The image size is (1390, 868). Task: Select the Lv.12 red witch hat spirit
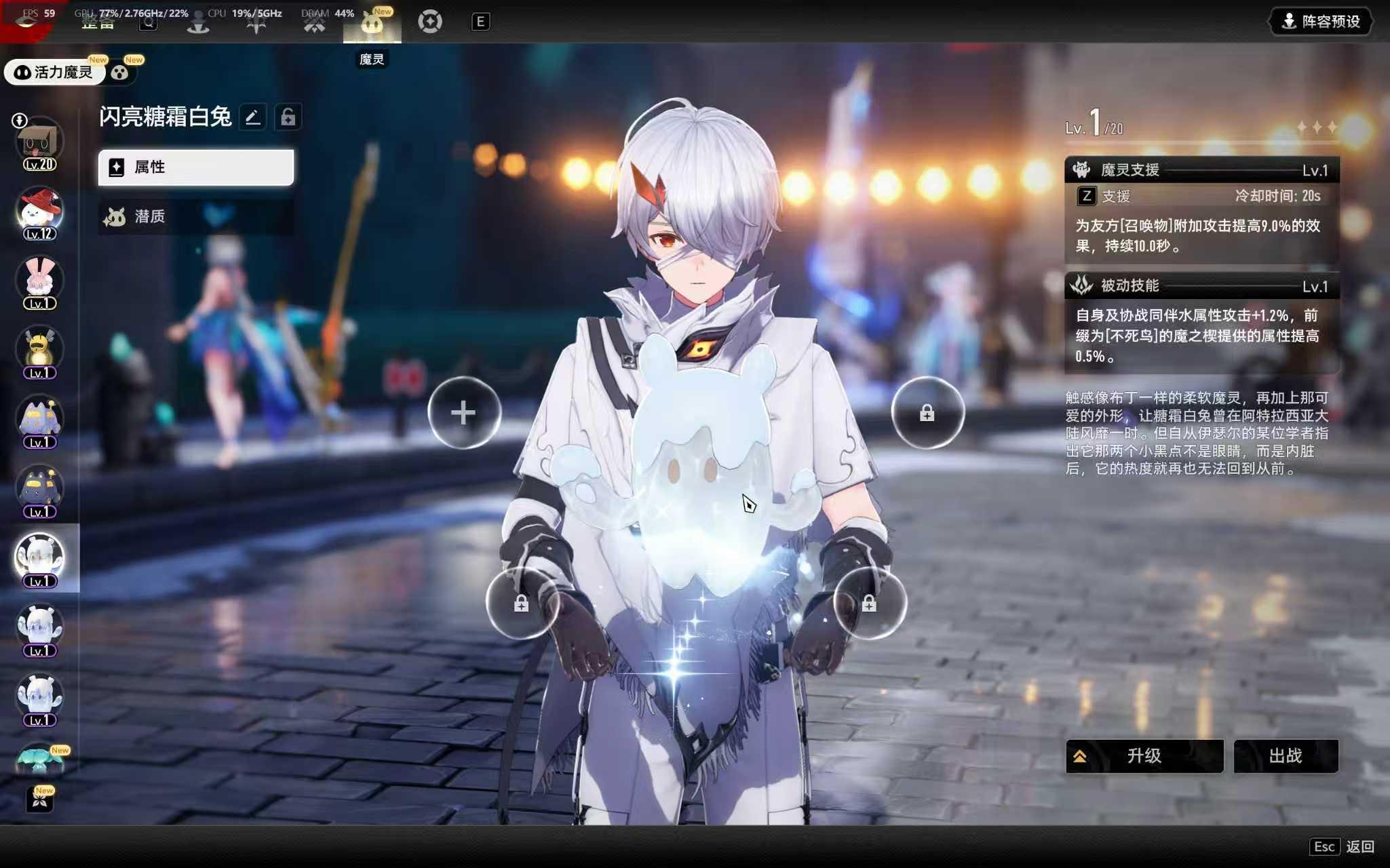(x=39, y=213)
